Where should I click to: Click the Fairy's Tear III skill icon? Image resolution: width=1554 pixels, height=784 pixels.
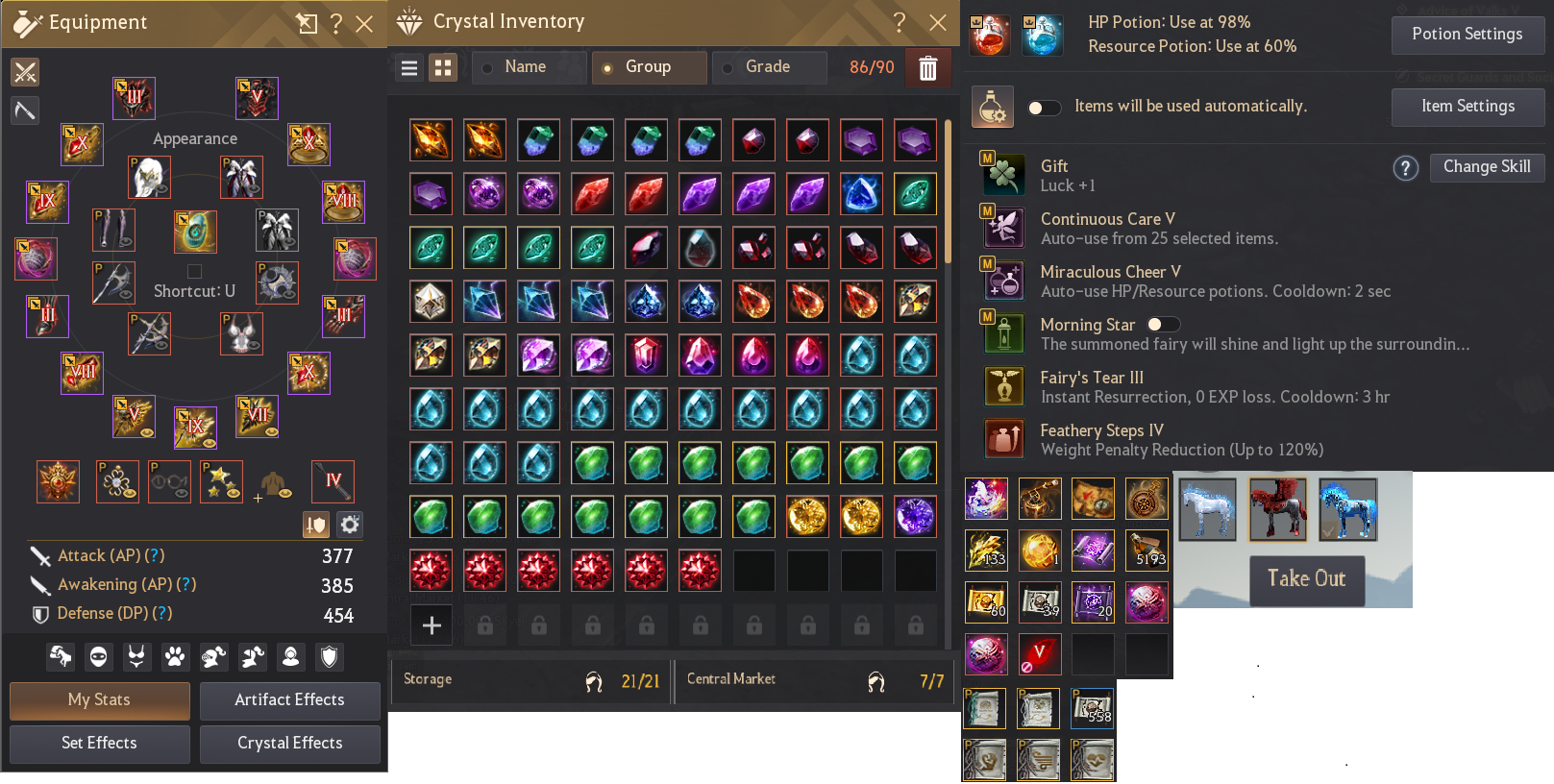tap(1003, 385)
